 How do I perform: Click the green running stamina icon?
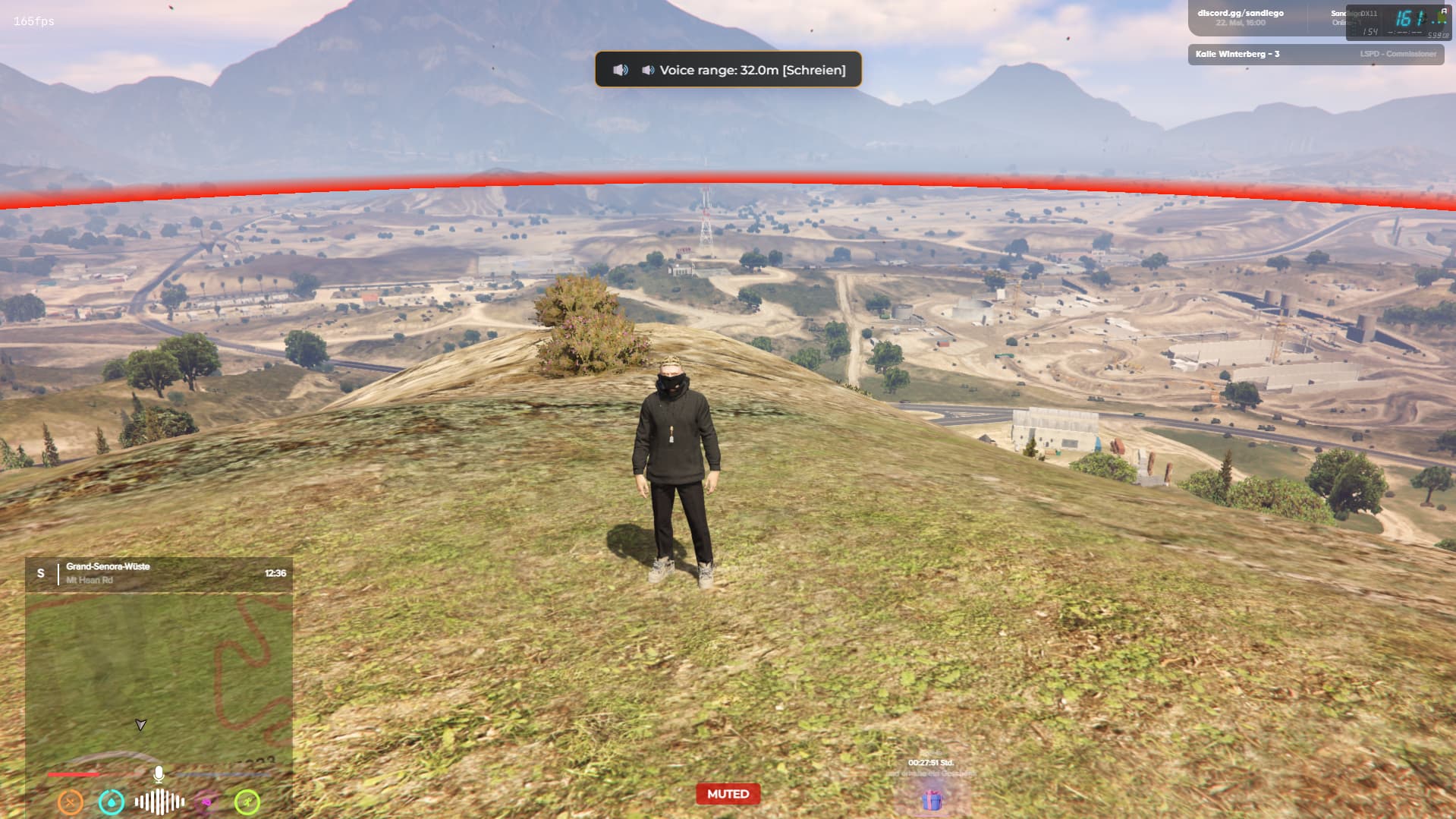[247, 802]
